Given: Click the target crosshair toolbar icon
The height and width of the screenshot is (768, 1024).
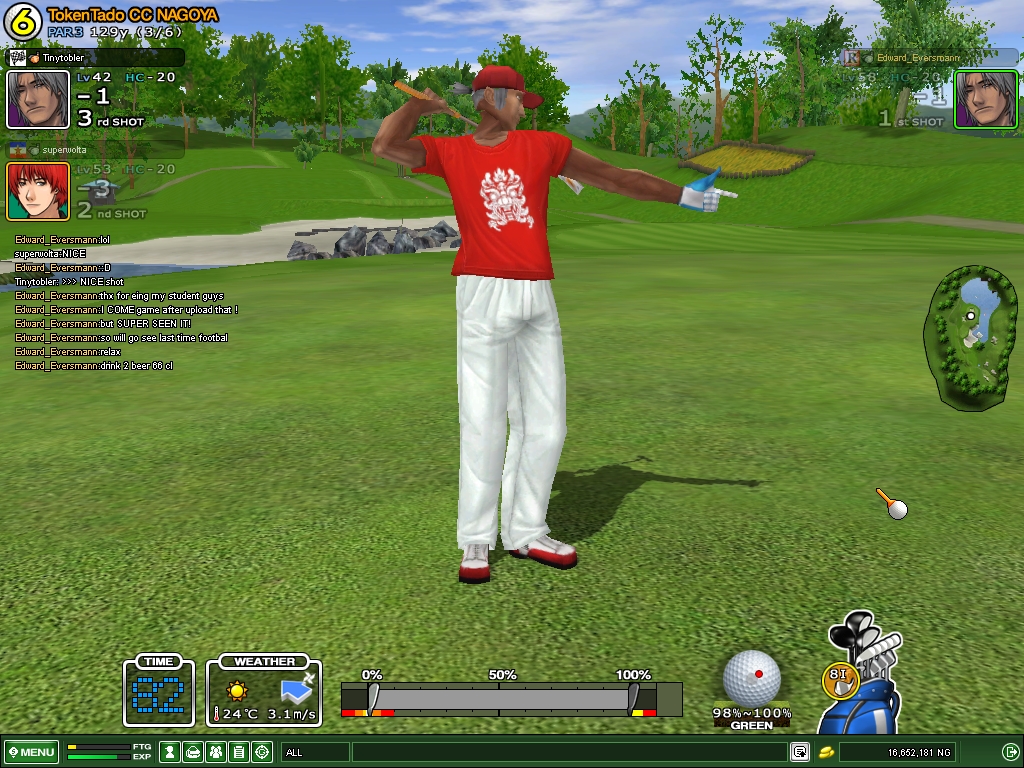Looking at the screenshot, I should [262, 752].
